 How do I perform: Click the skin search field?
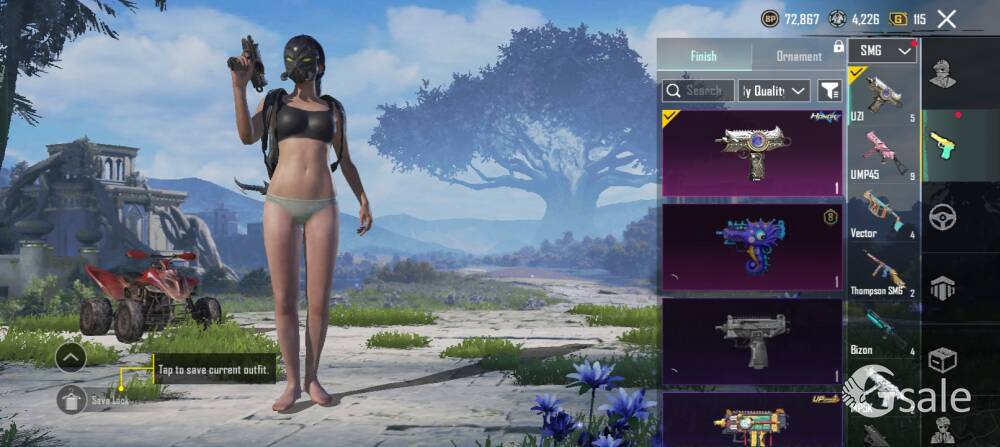[698, 90]
